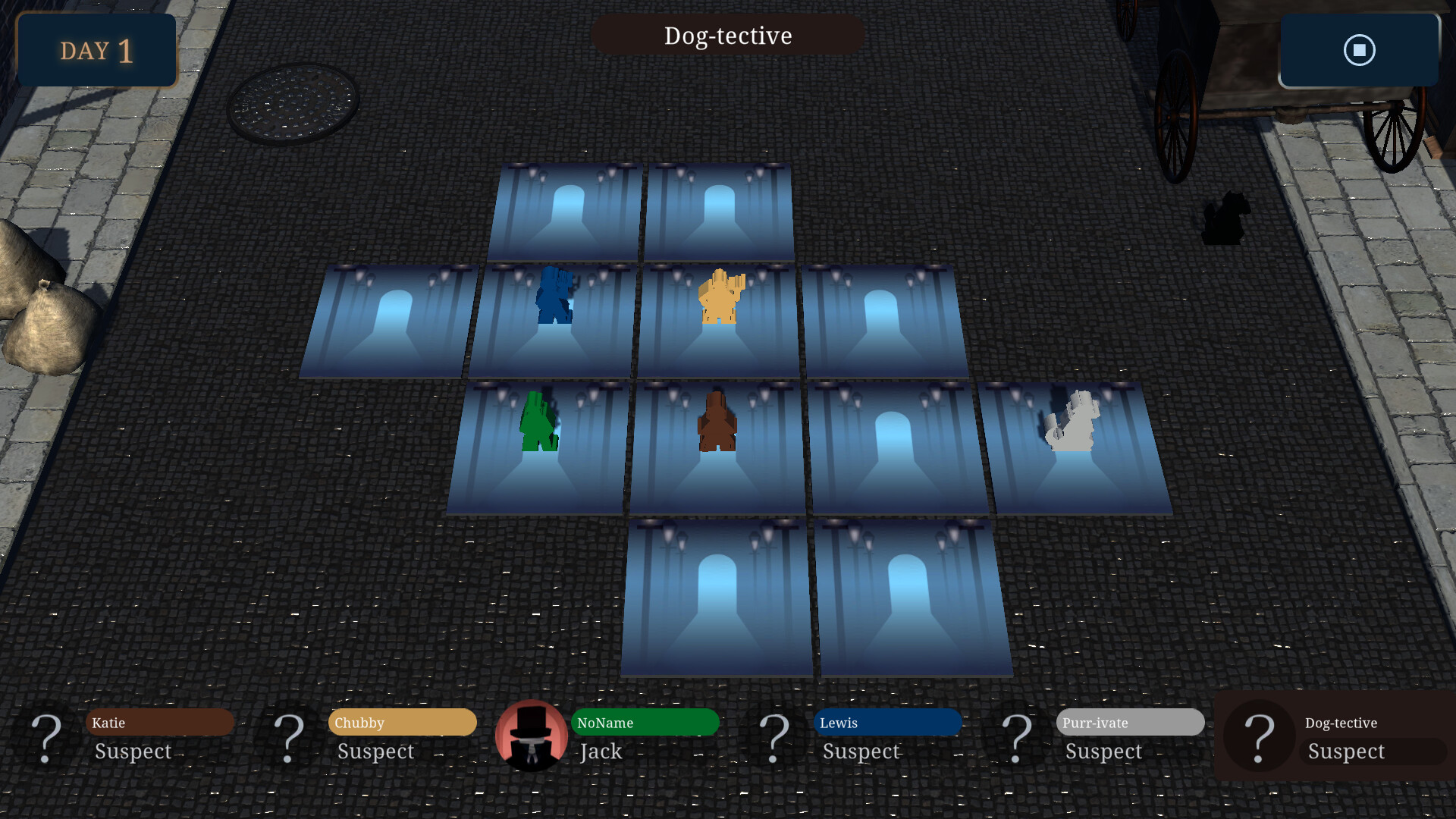Click Chubby's question mark suspect icon
Viewport: 1456px width, 819px height.
tap(290, 737)
